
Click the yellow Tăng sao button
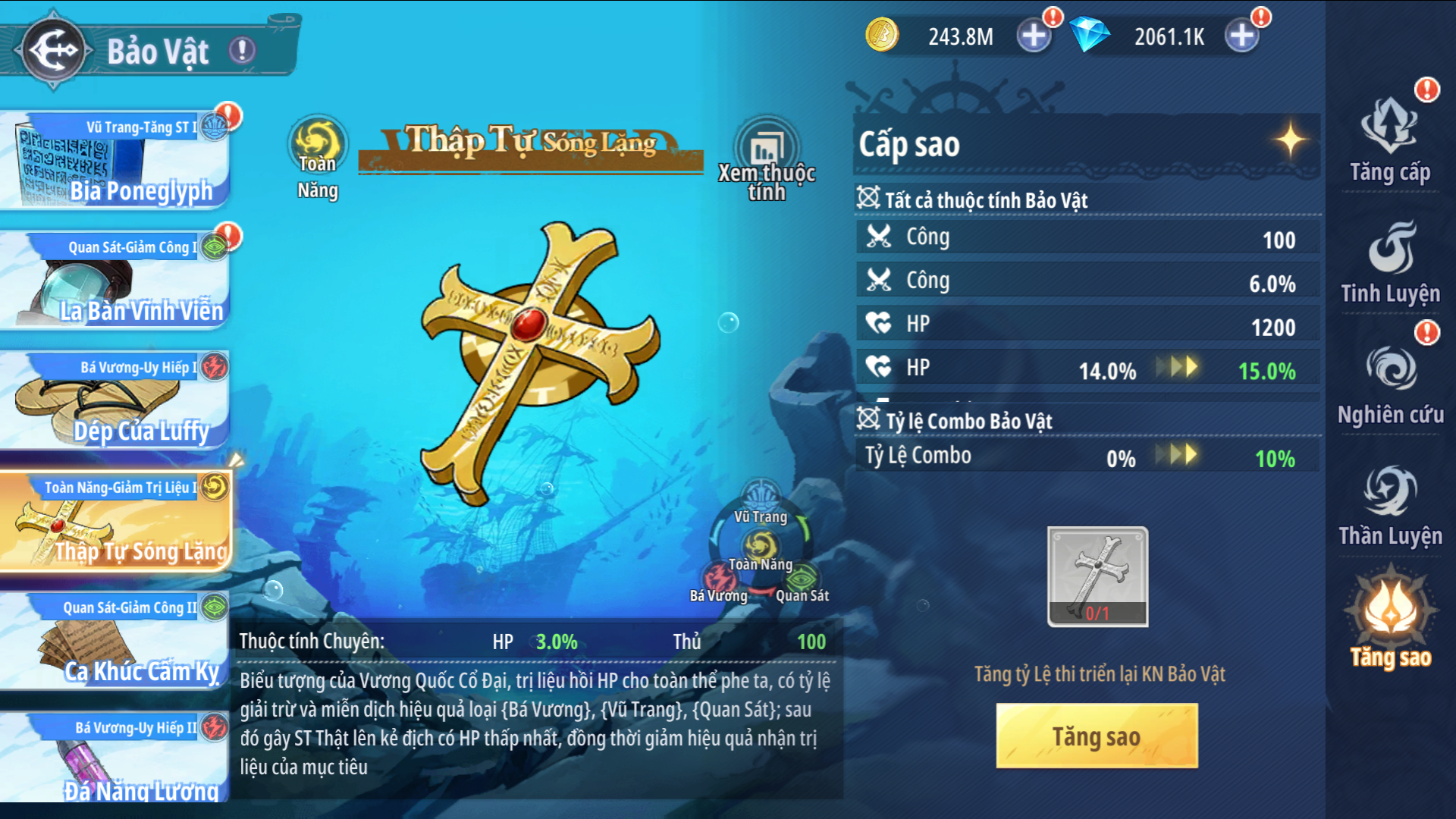tap(1097, 736)
